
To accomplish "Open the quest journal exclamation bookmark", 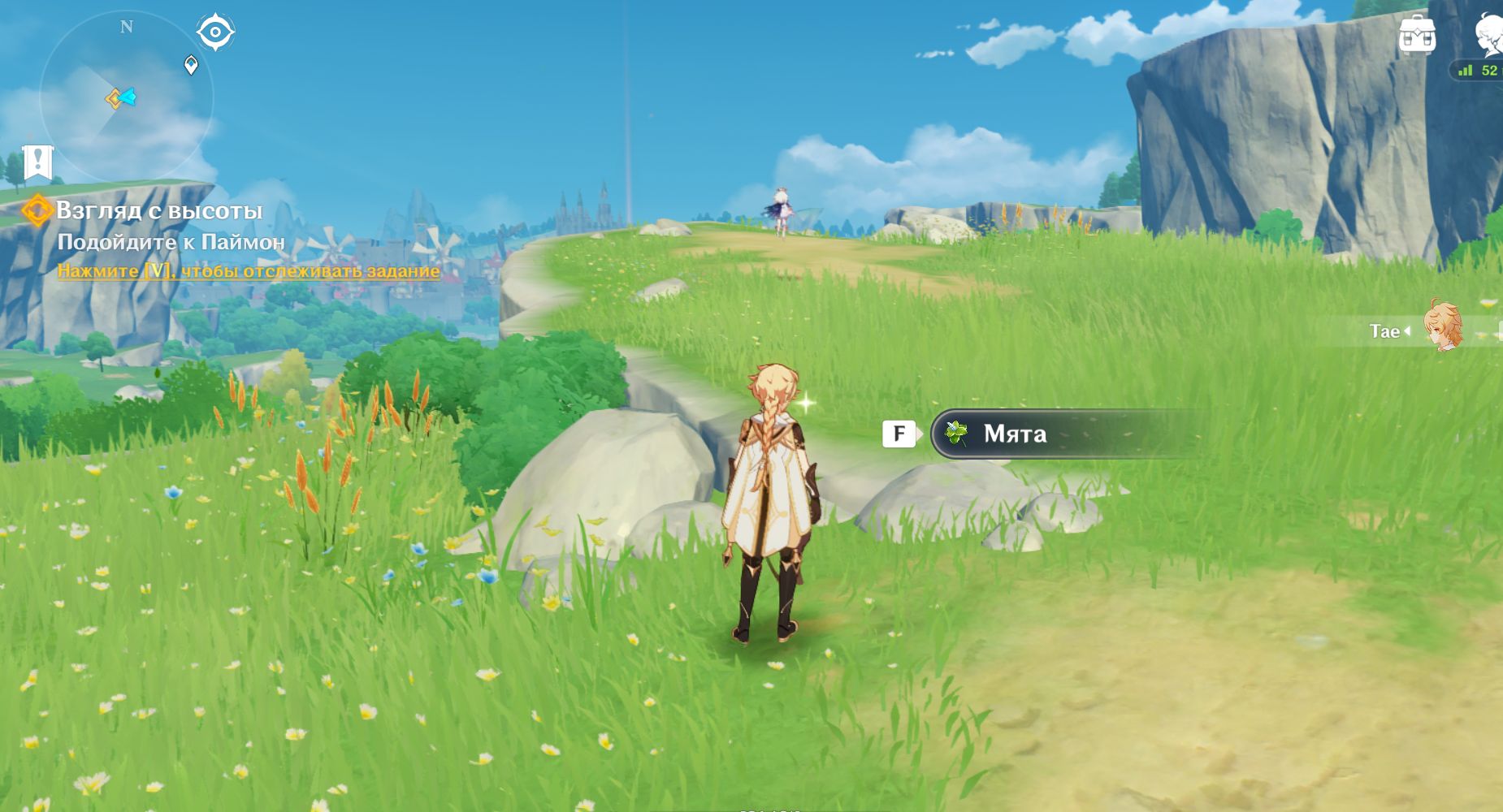I will pos(37,162).
